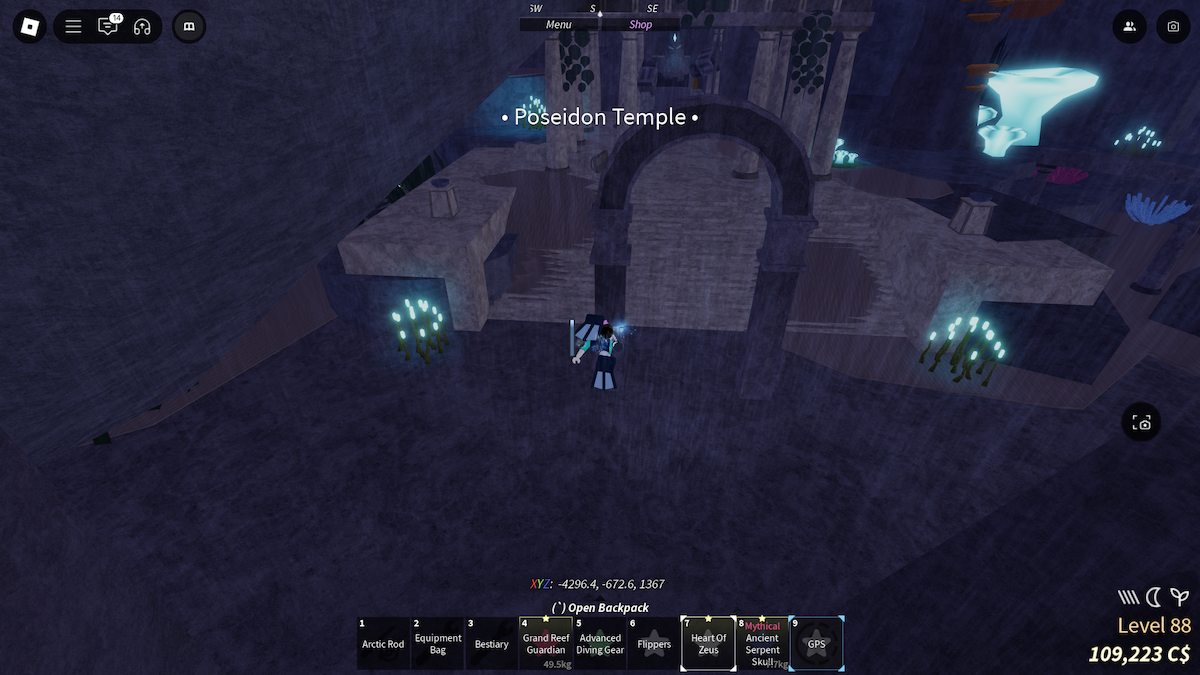Take a screenshot with the camera button
Image resolution: width=1200 pixels, height=675 pixels.
point(1173,27)
